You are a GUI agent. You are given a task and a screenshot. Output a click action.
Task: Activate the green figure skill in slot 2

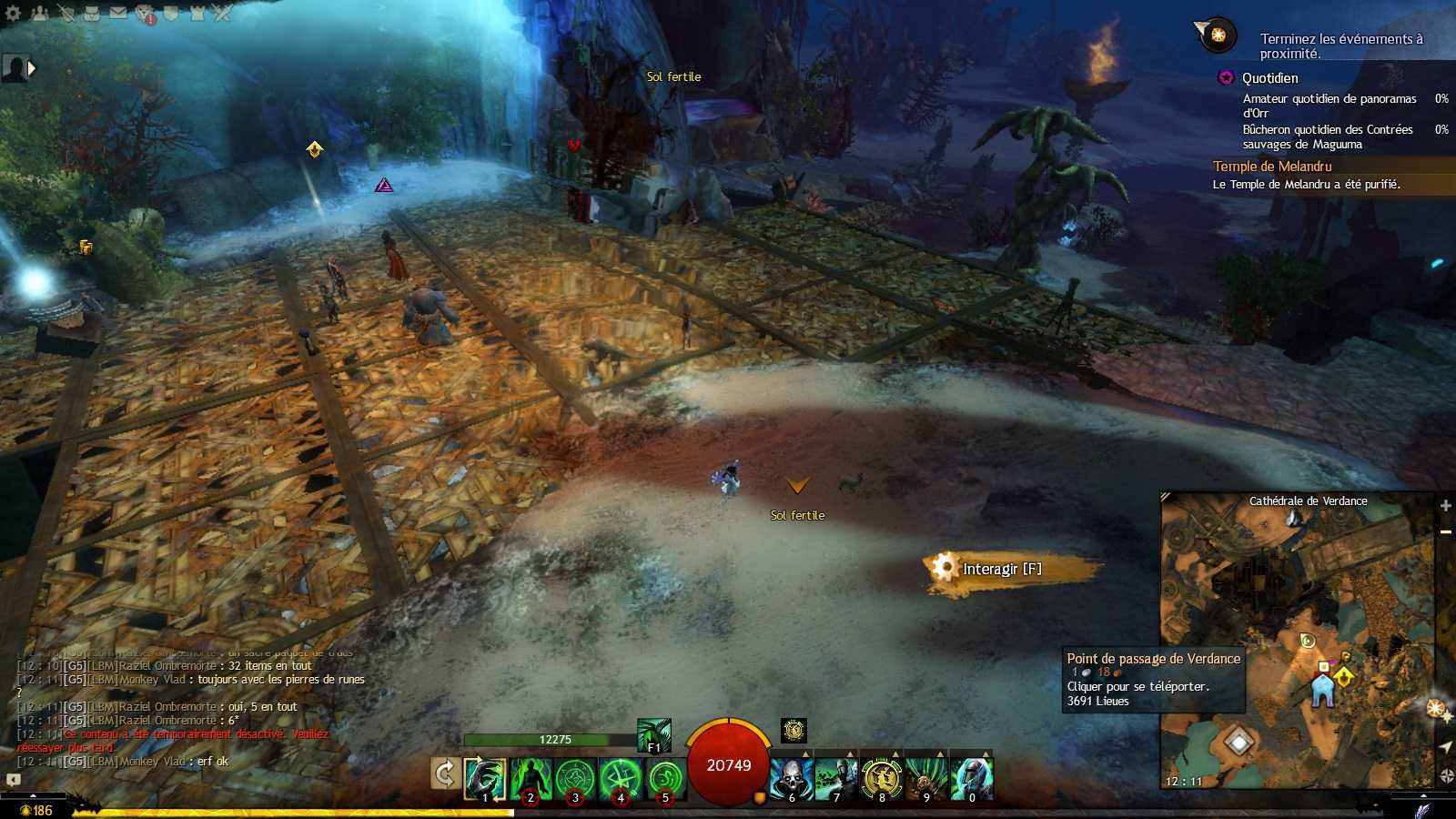pyautogui.click(x=531, y=780)
